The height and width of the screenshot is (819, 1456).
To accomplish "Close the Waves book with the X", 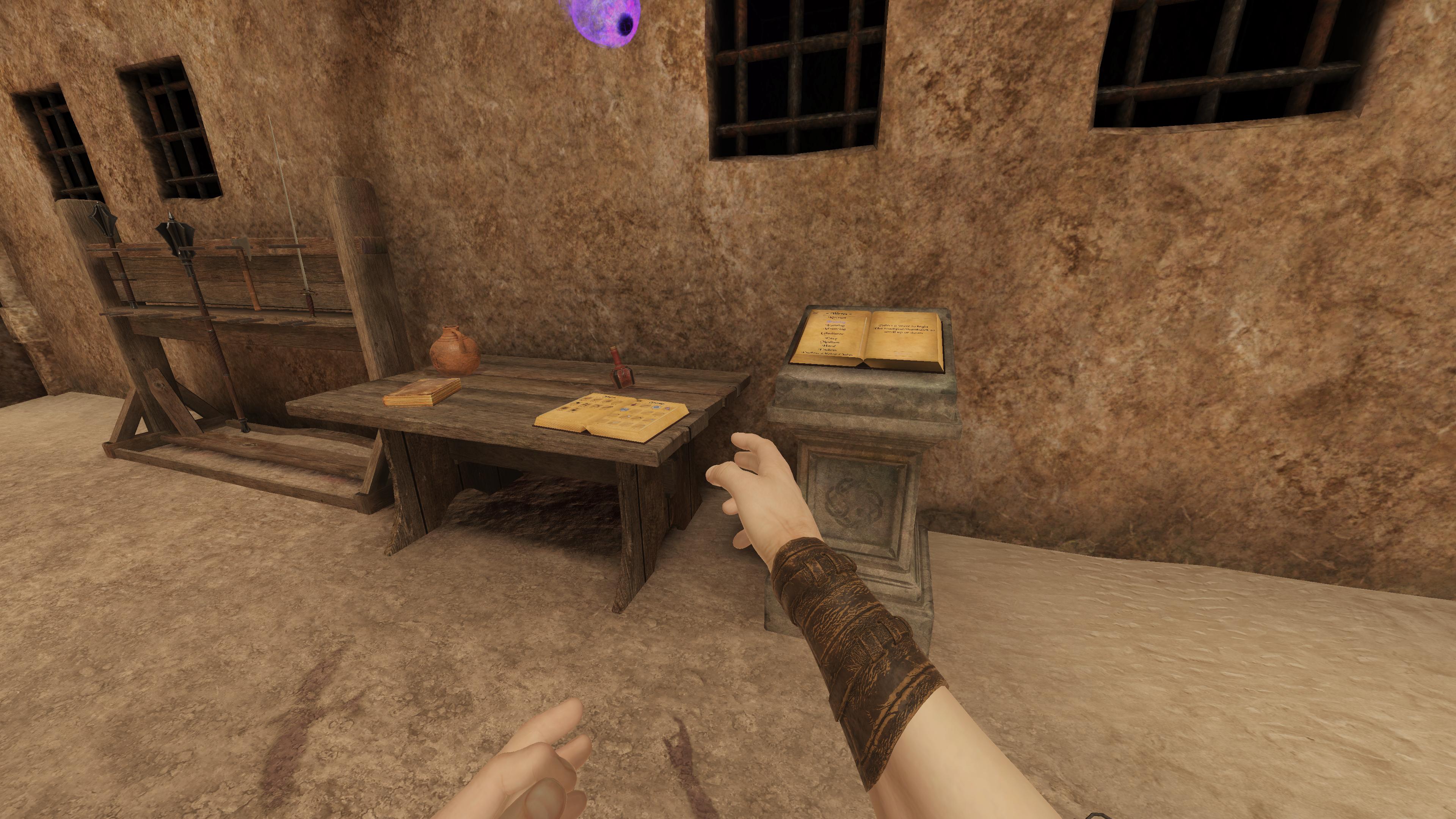I will click(815, 313).
